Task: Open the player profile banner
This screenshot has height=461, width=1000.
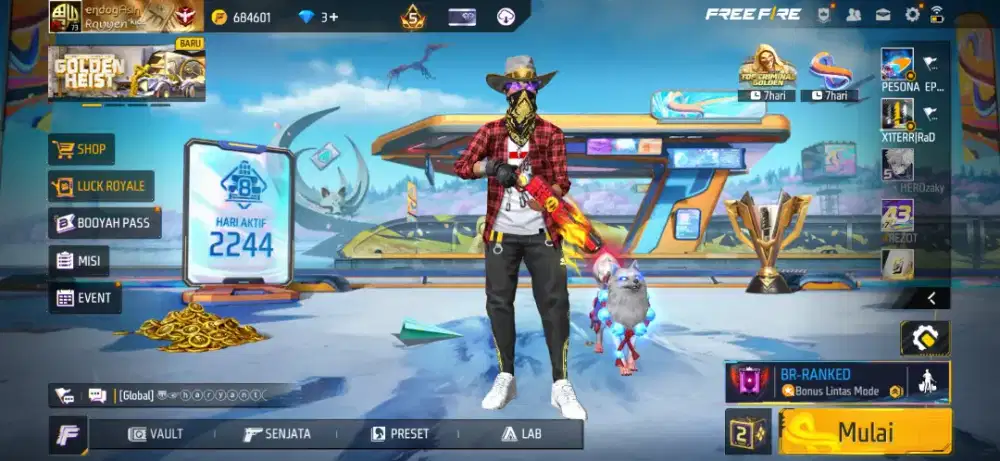Action: tap(112, 16)
